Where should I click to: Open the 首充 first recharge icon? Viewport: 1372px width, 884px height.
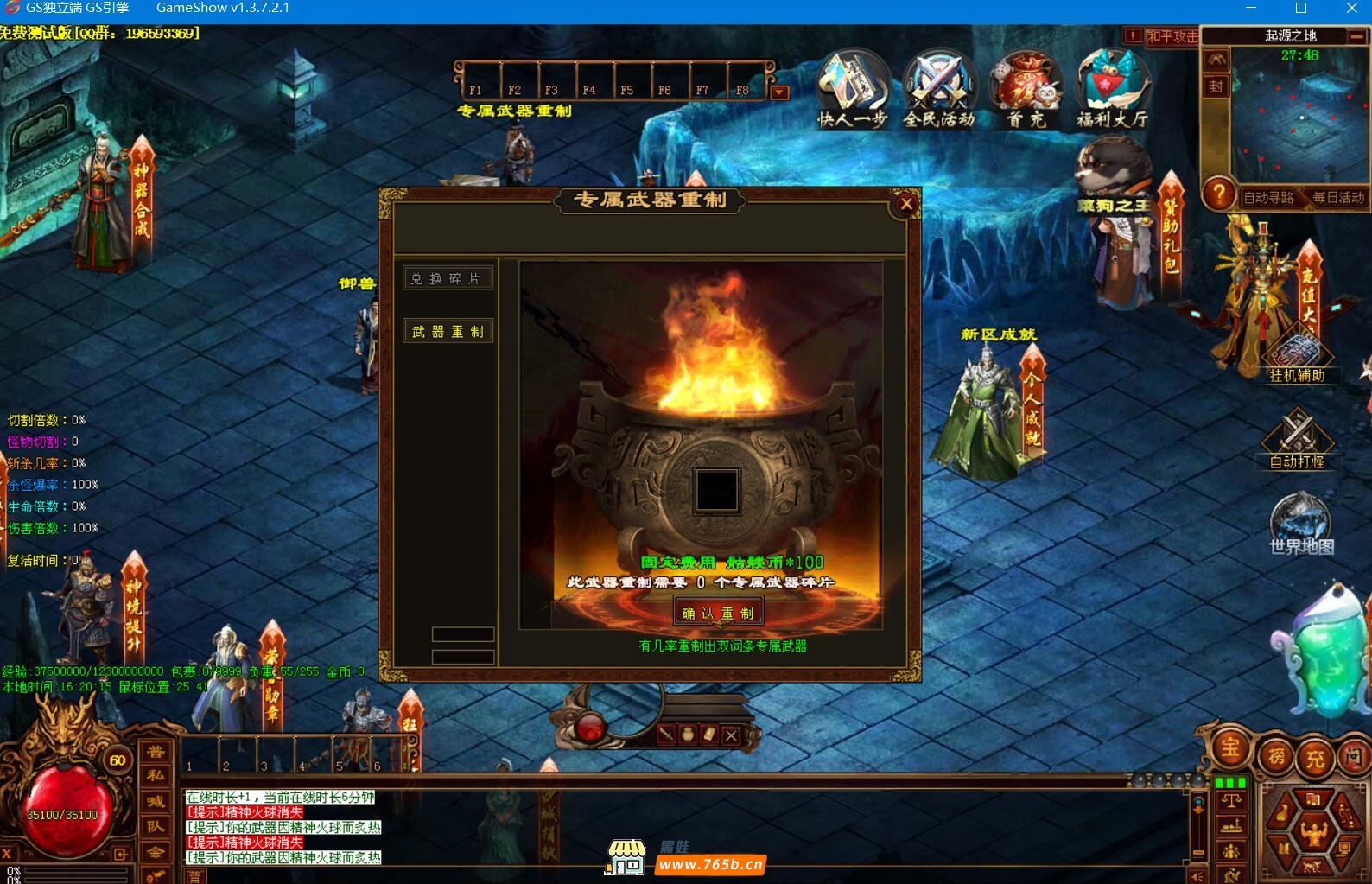(1026, 86)
